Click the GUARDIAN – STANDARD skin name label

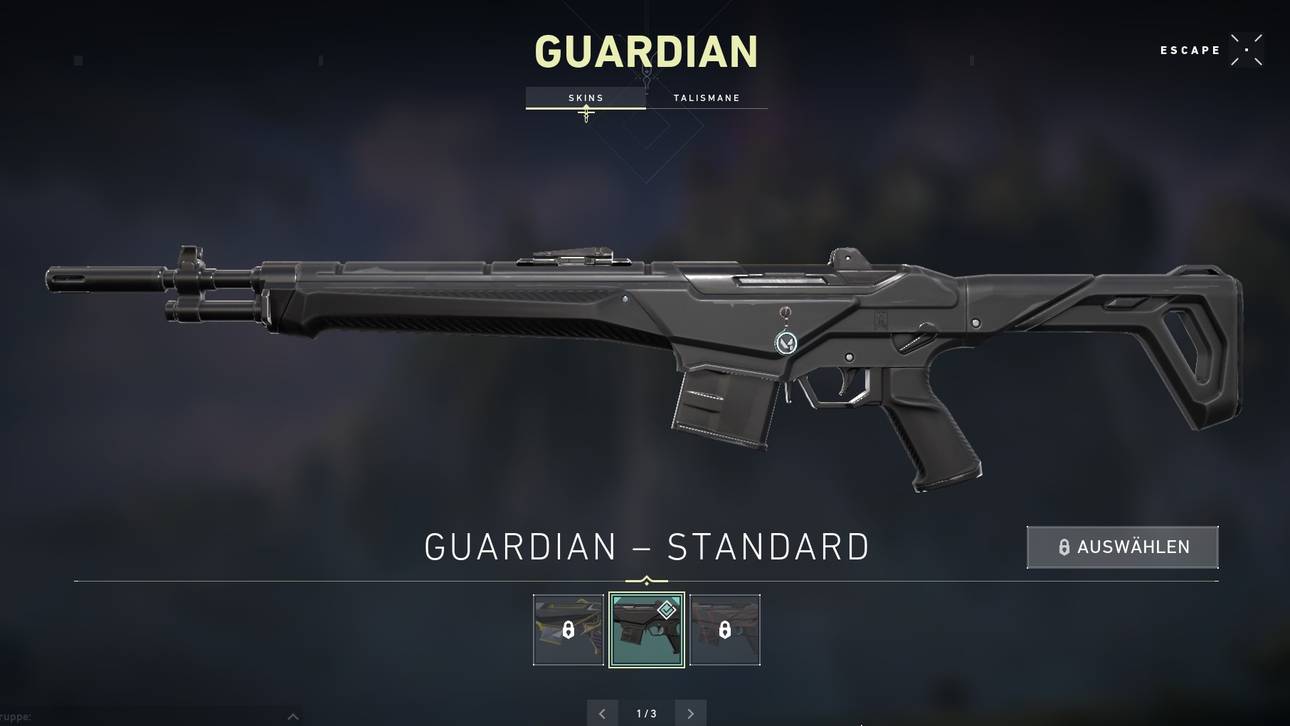[647, 544]
